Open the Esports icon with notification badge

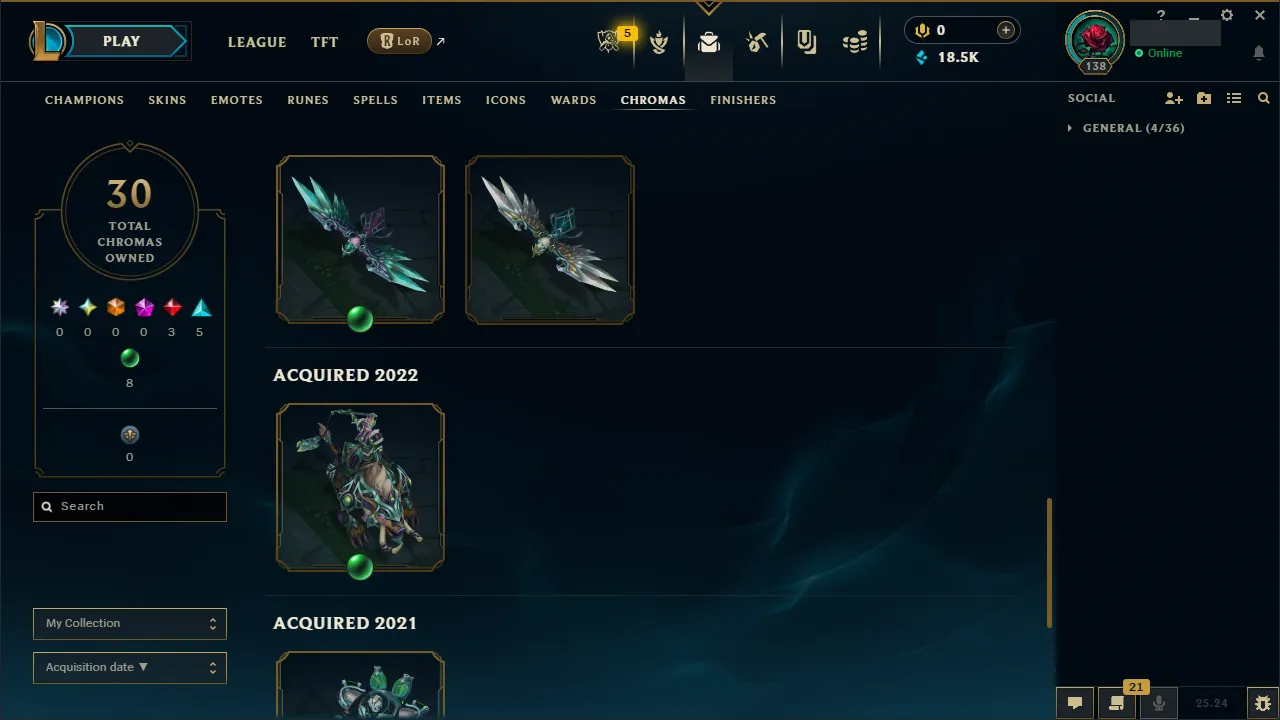pyautogui.click(x=610, y=41)
